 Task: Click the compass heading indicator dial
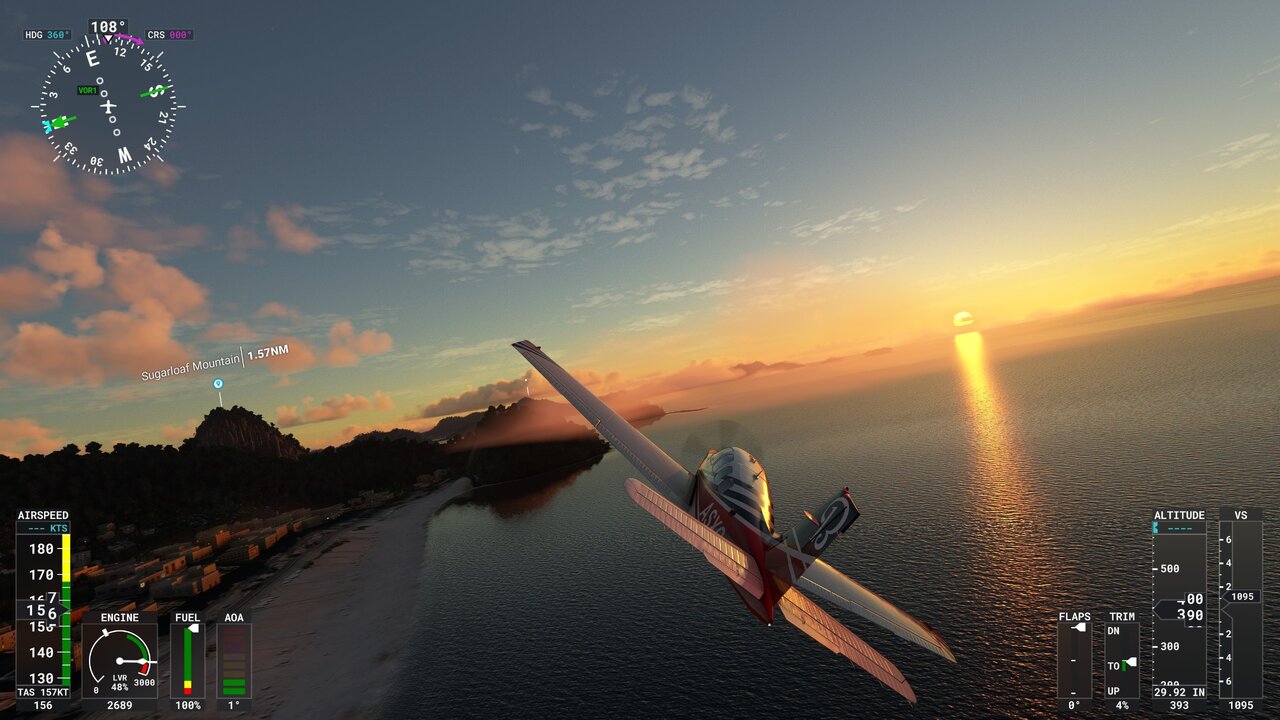pos(108,105)
